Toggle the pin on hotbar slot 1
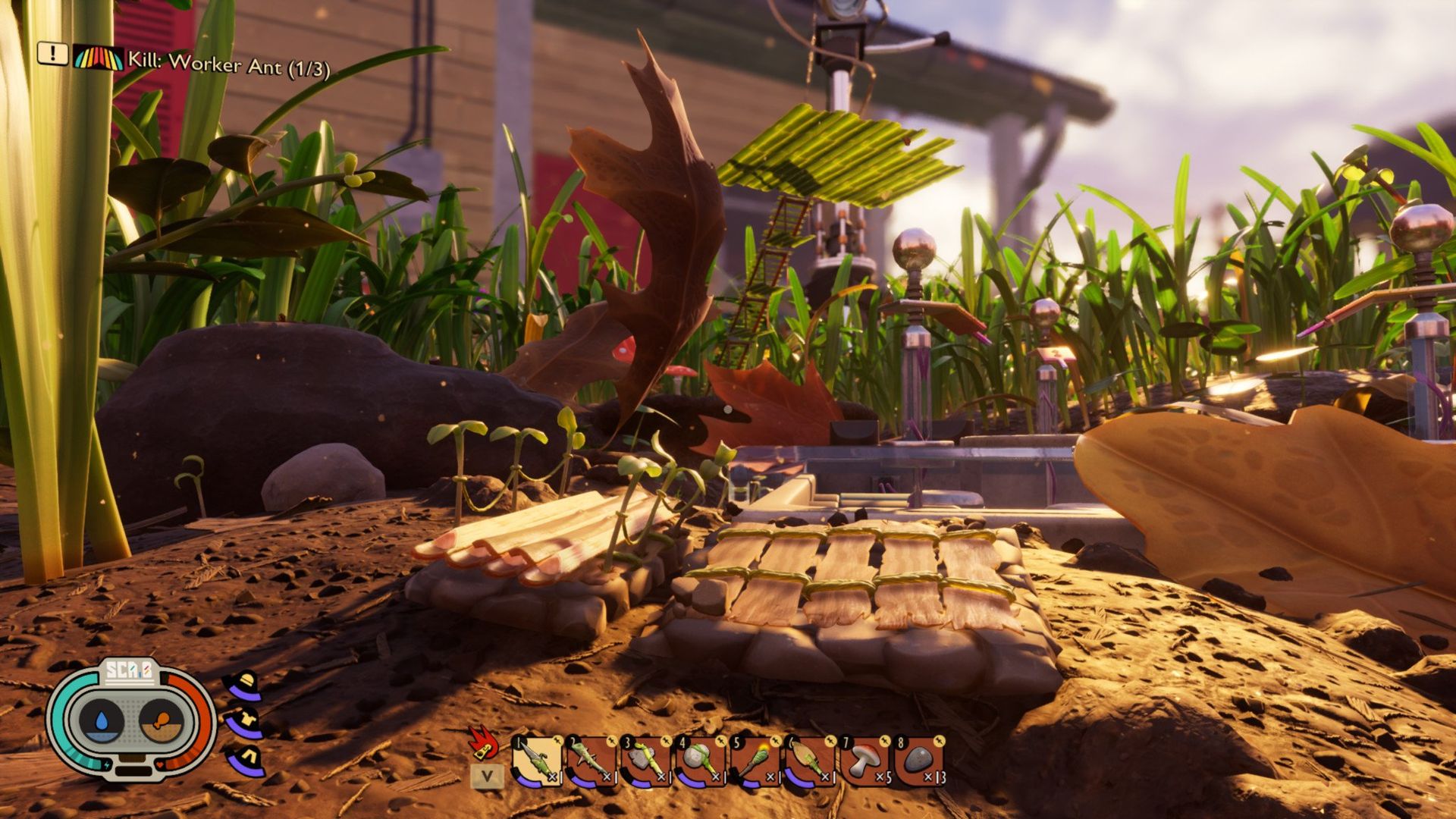Screen dimensions: 1456x819 pos(557,740)
